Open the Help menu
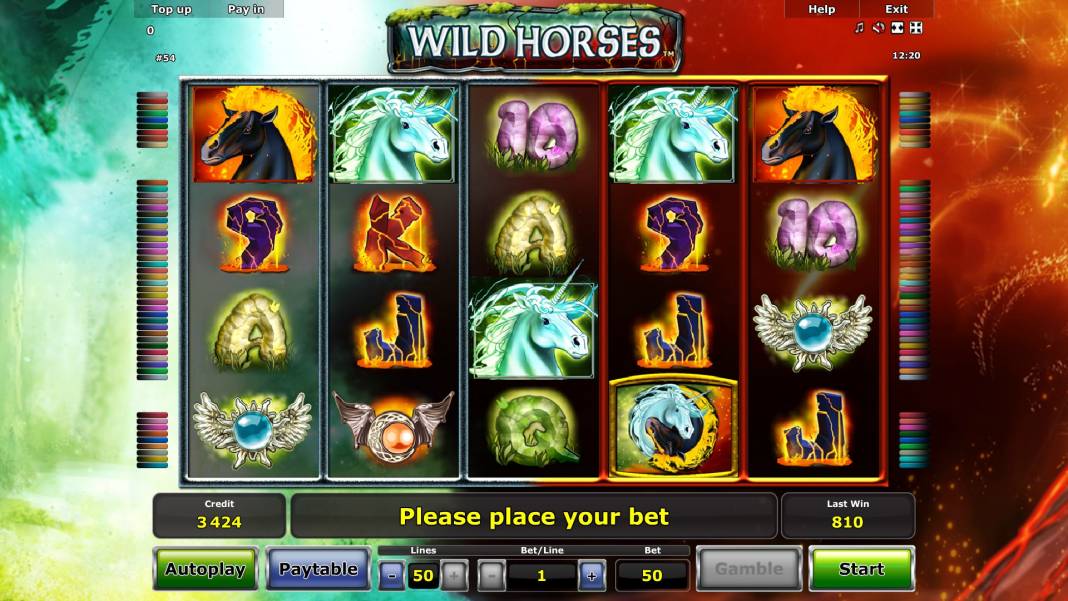The image size is (1068, 601). pos(821,9)
